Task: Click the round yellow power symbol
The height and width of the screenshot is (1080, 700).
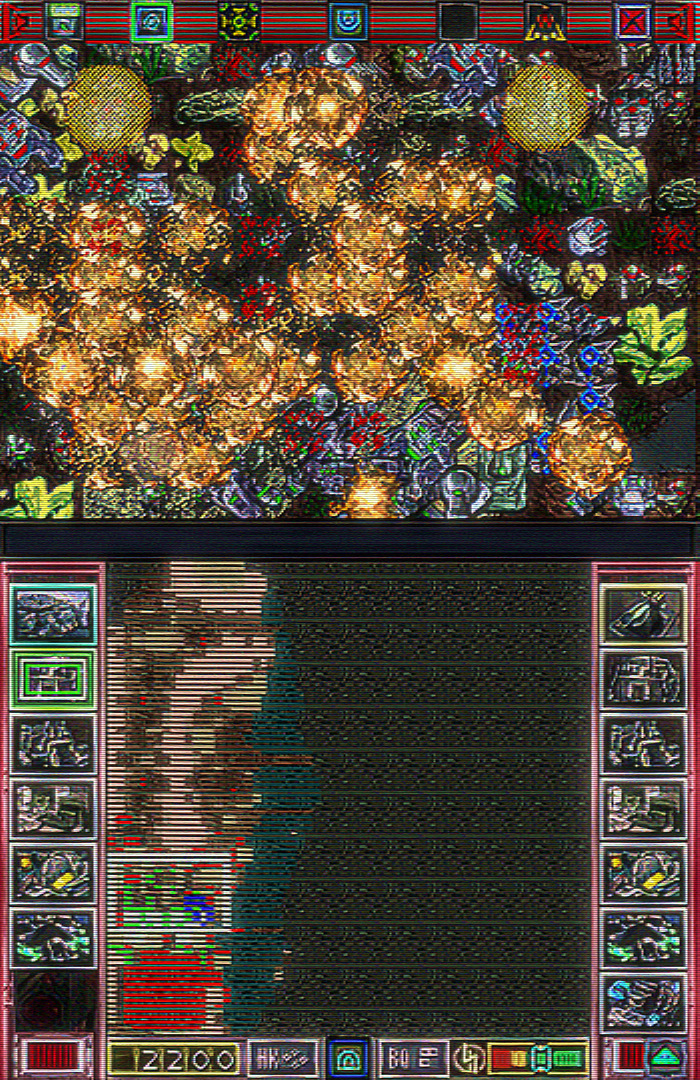Action: [467, 1058]
